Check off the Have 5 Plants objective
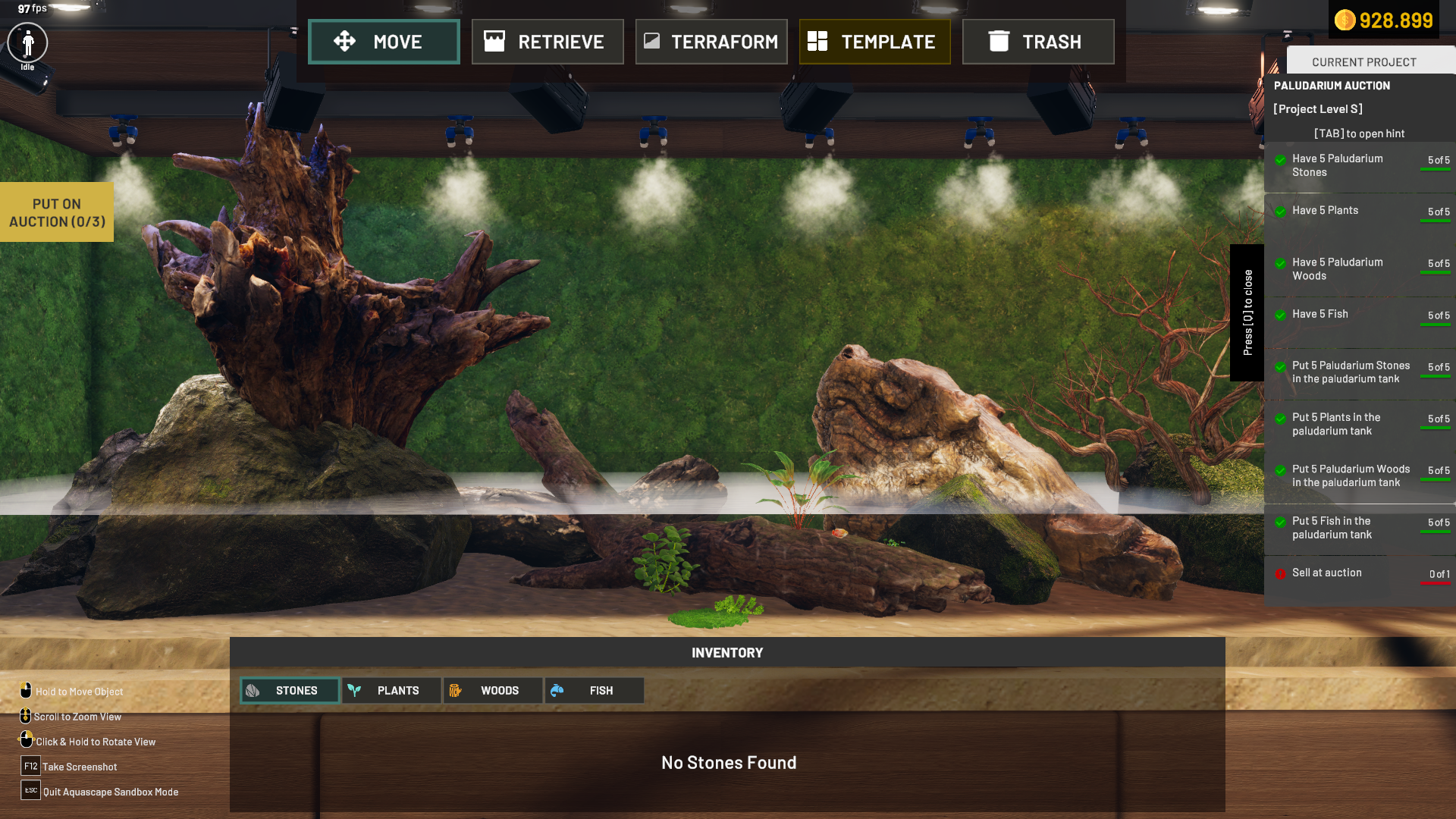The width and height of the screenshot is (1456, 819). pos(1281,212)
